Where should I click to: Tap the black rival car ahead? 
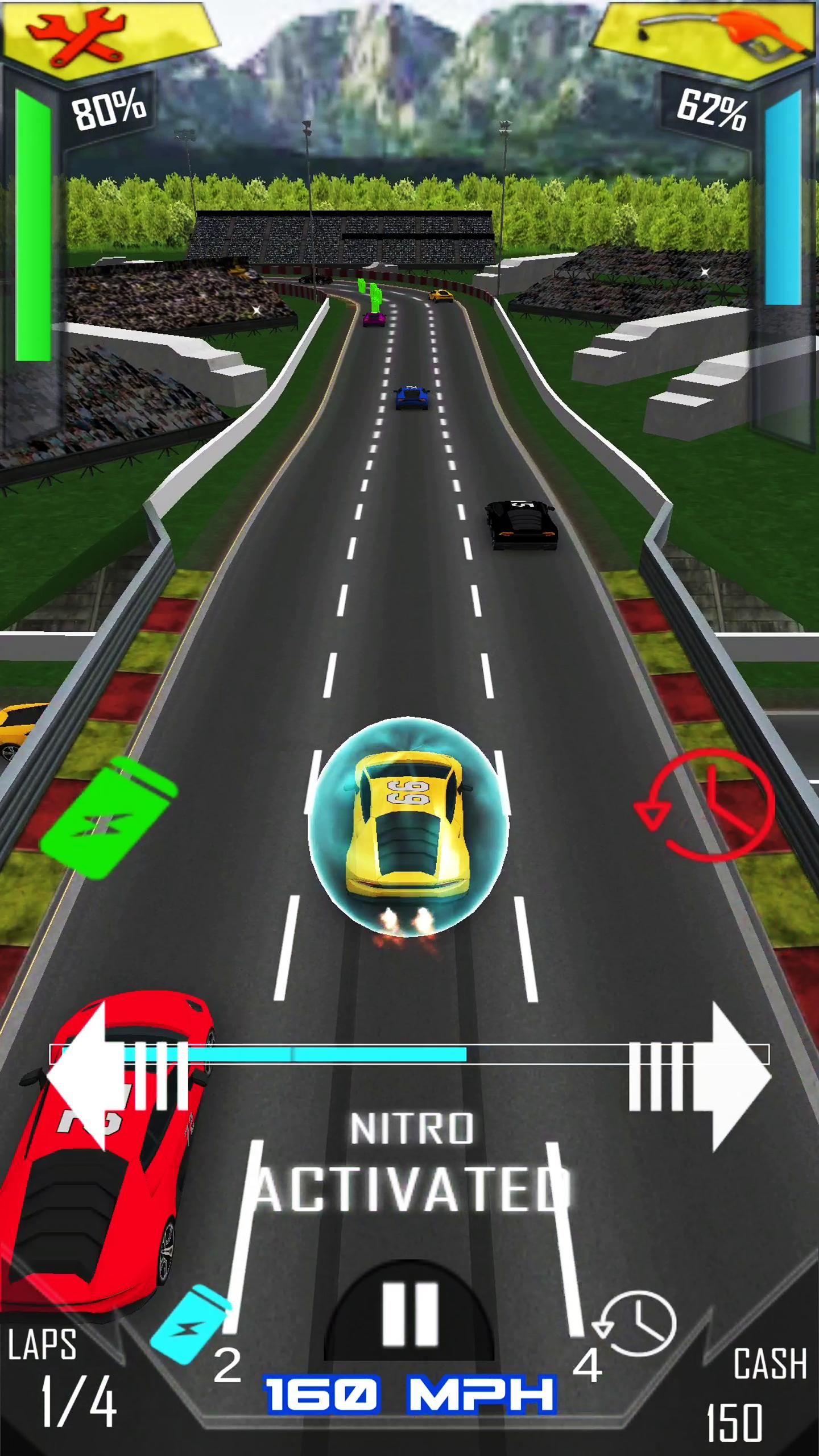pyautogui.click(x=520, y=526)
